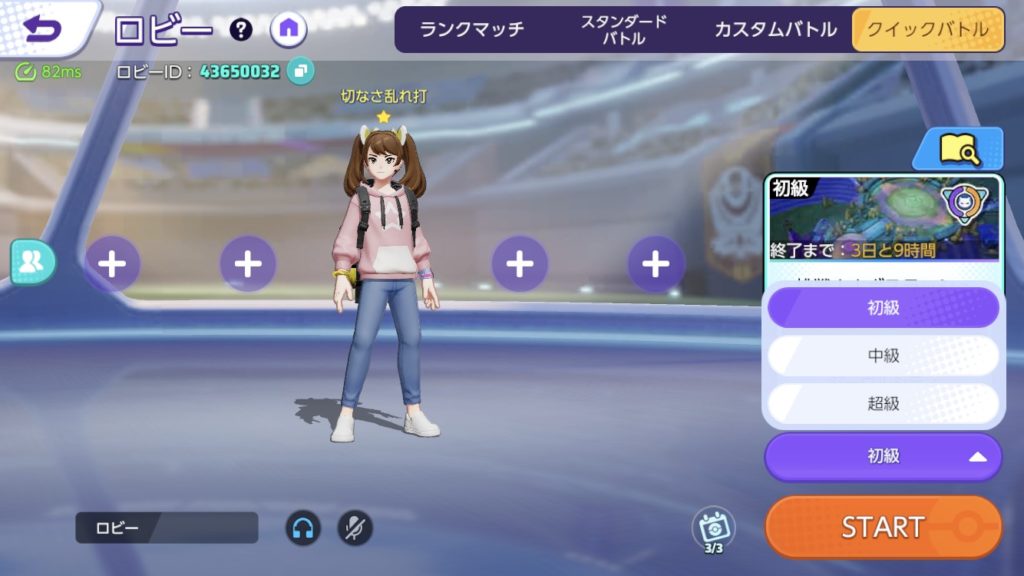Toggle the headphone voice chat icon
Viewport: 1024px width, 576px height.
tap(303, 527)
